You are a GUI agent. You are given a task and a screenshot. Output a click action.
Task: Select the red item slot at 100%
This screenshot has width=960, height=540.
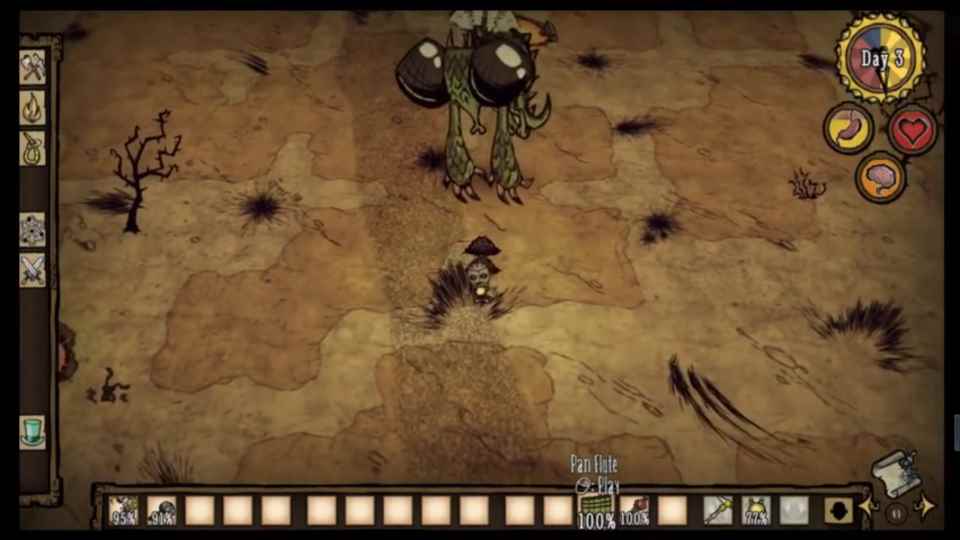point(634,510)
